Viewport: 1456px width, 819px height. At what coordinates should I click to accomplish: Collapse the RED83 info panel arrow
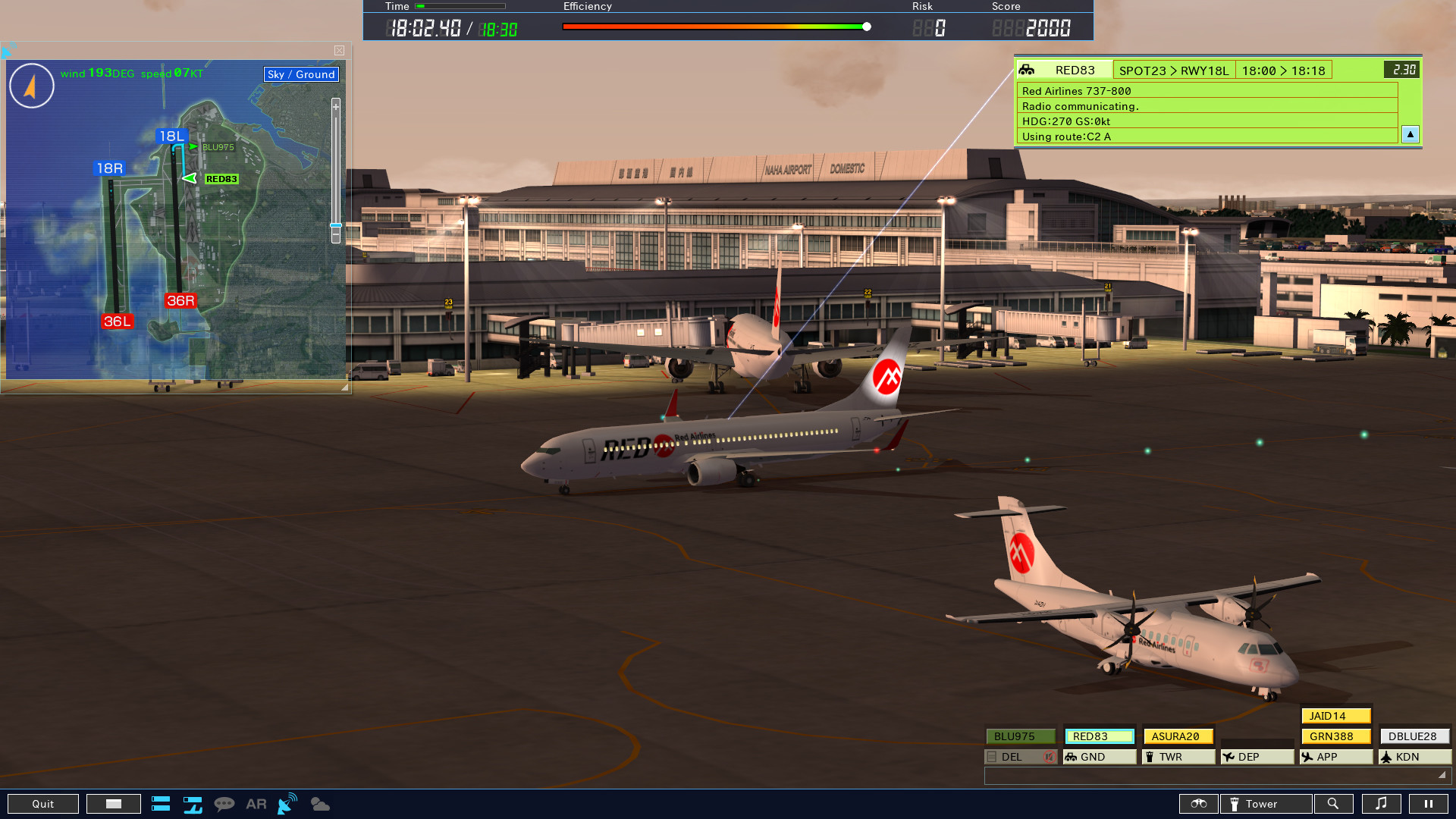click(x=1410, y=134)
